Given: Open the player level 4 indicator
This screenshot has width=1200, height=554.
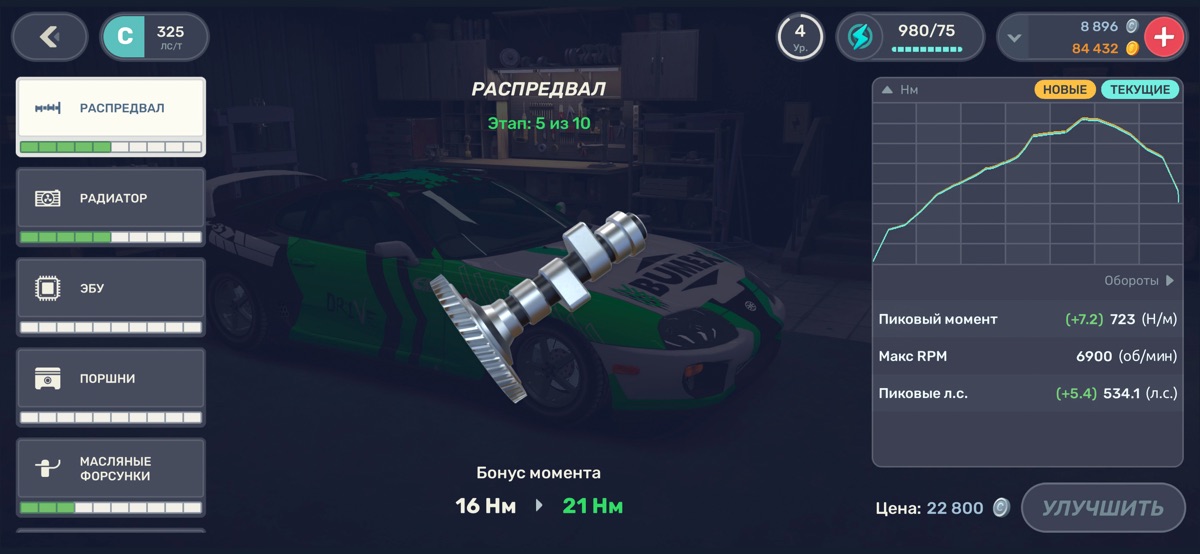Looking at the screenshot, I should tap(800, 37).
